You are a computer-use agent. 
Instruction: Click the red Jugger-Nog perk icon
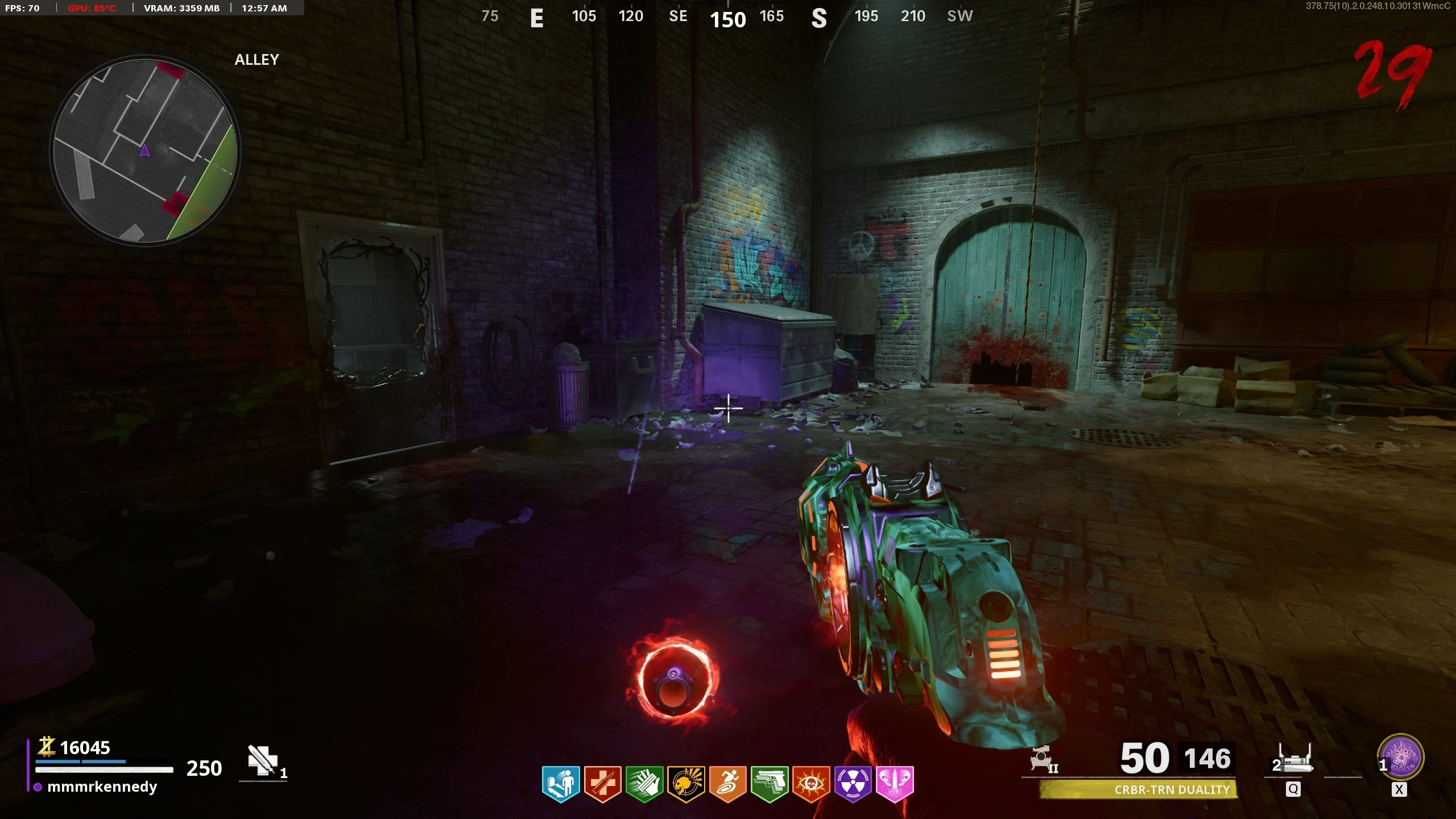tap(602, 783)
